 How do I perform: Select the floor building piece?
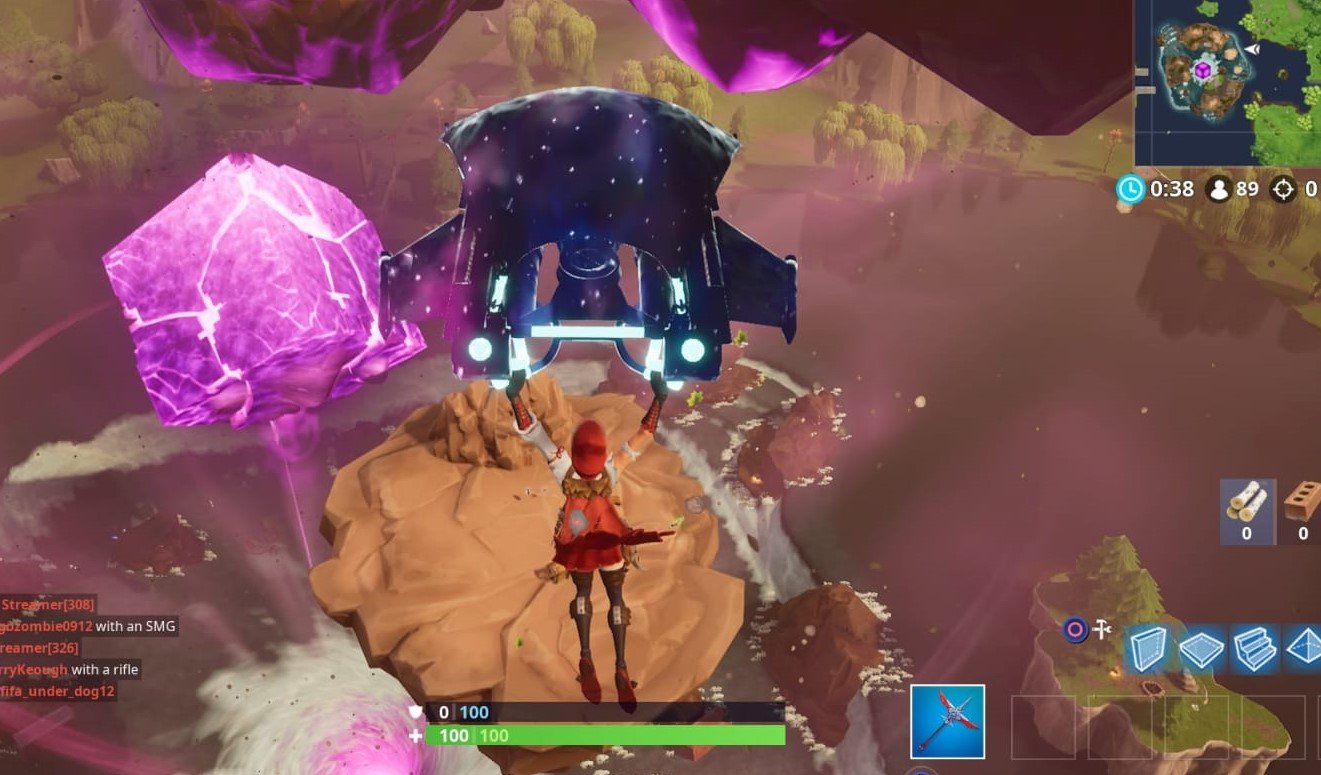tap(1202, 648)
